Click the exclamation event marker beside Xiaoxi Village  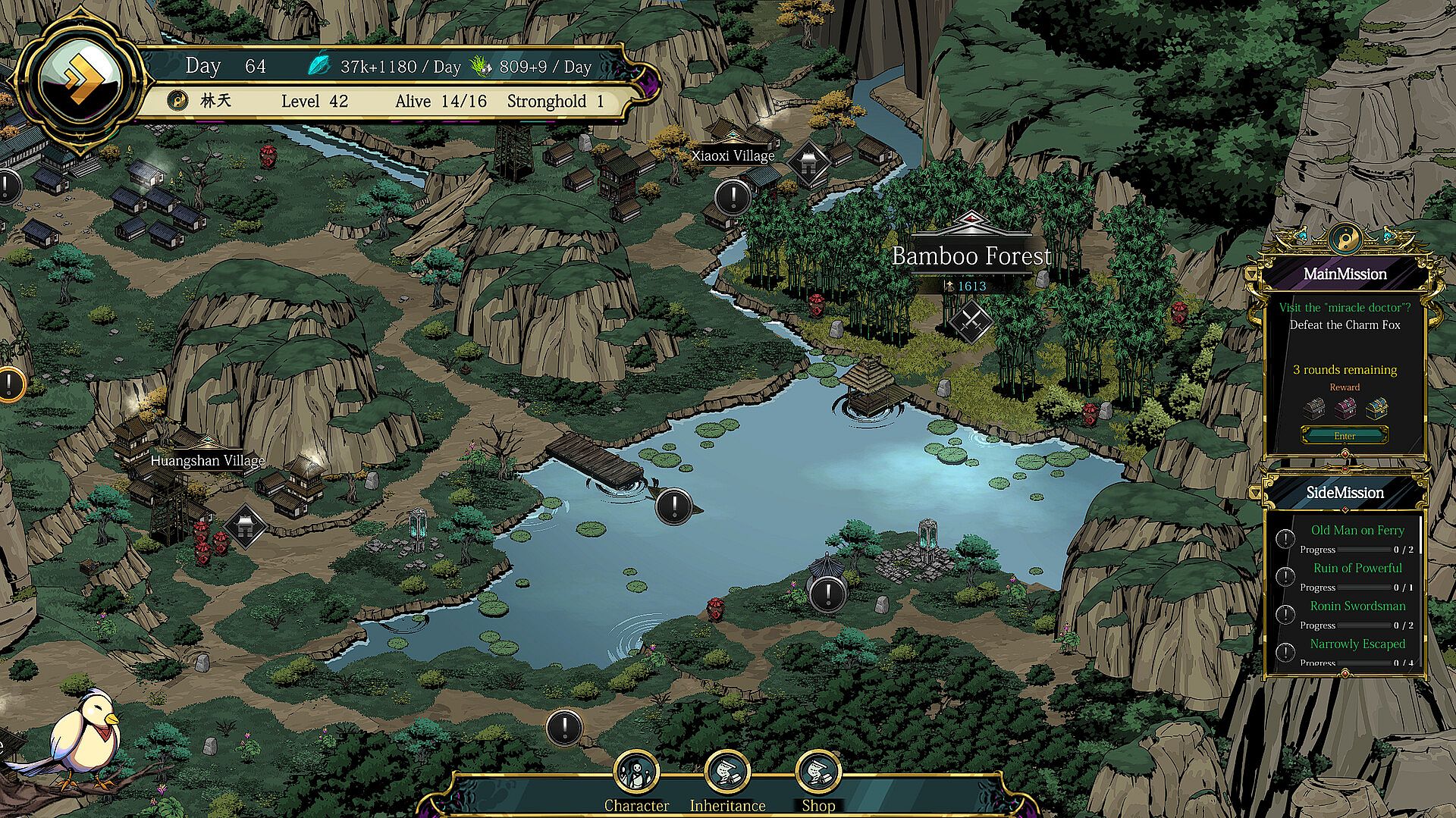click(x=733, y=198)
